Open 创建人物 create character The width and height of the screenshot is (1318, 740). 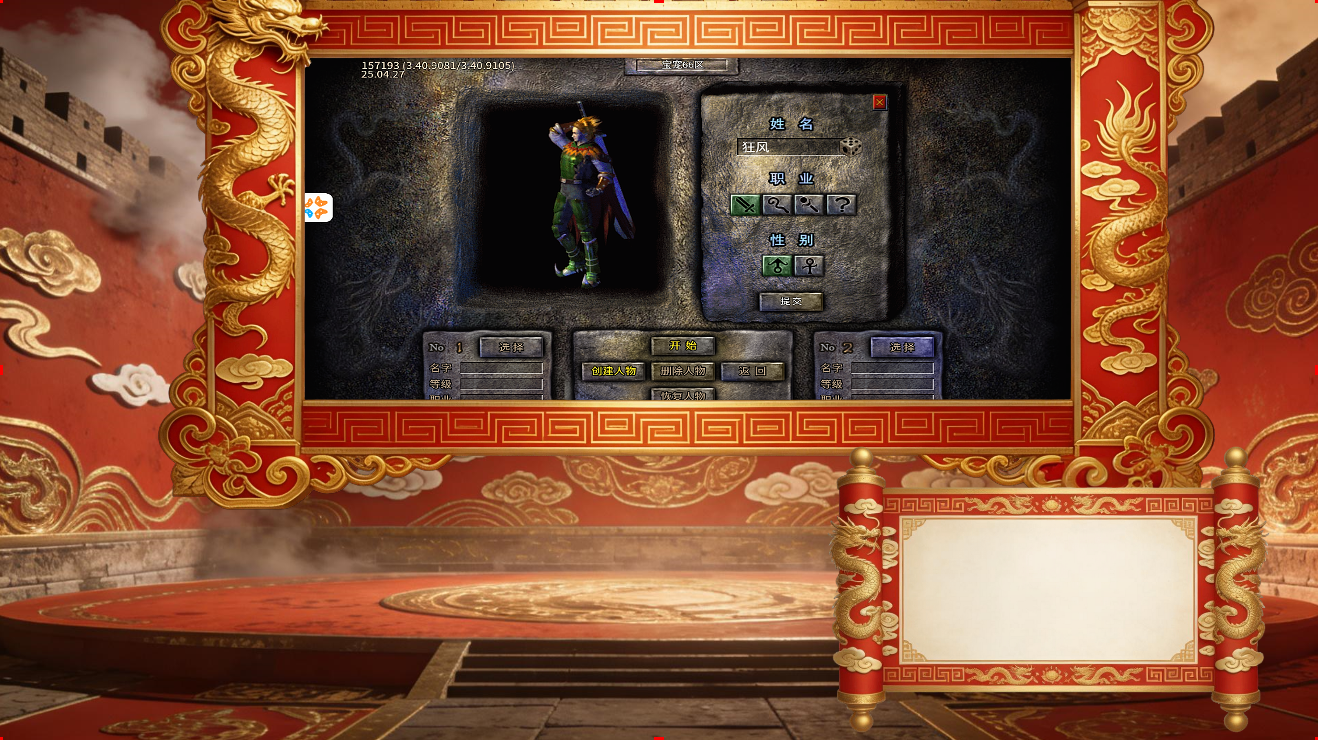(613, 371)
